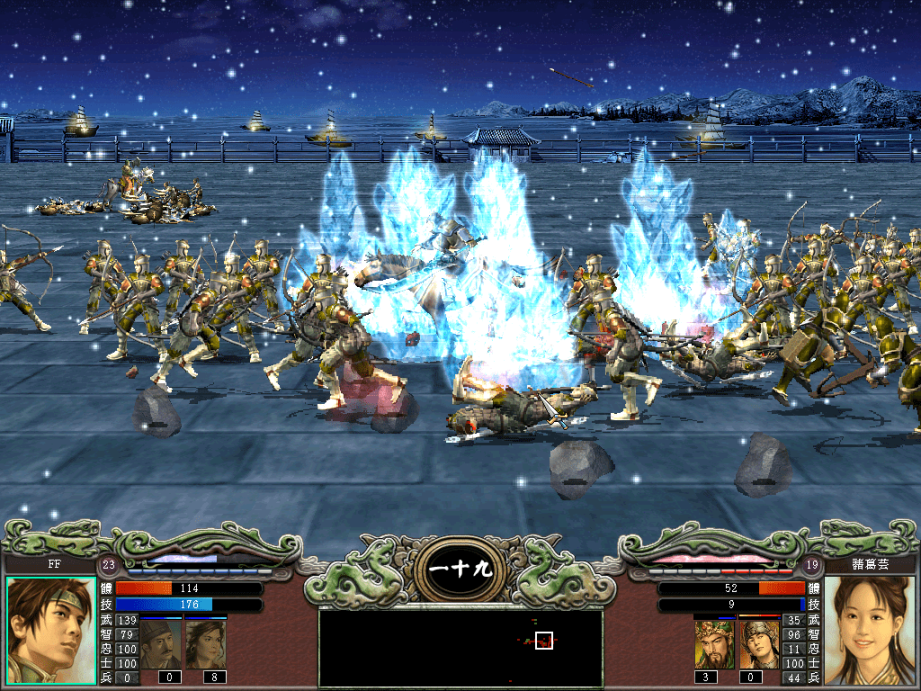
Task: Choose the long-haired woman sub-general portrait
Action: point(205,644)
